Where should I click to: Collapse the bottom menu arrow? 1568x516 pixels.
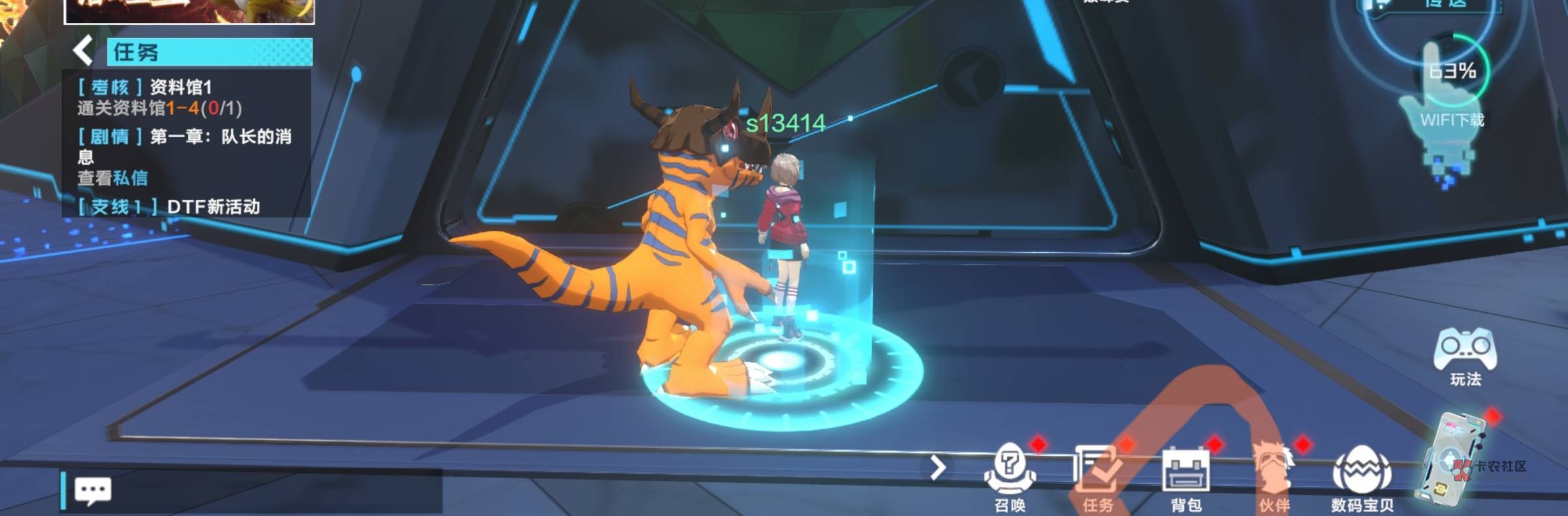tap(938, 468)
